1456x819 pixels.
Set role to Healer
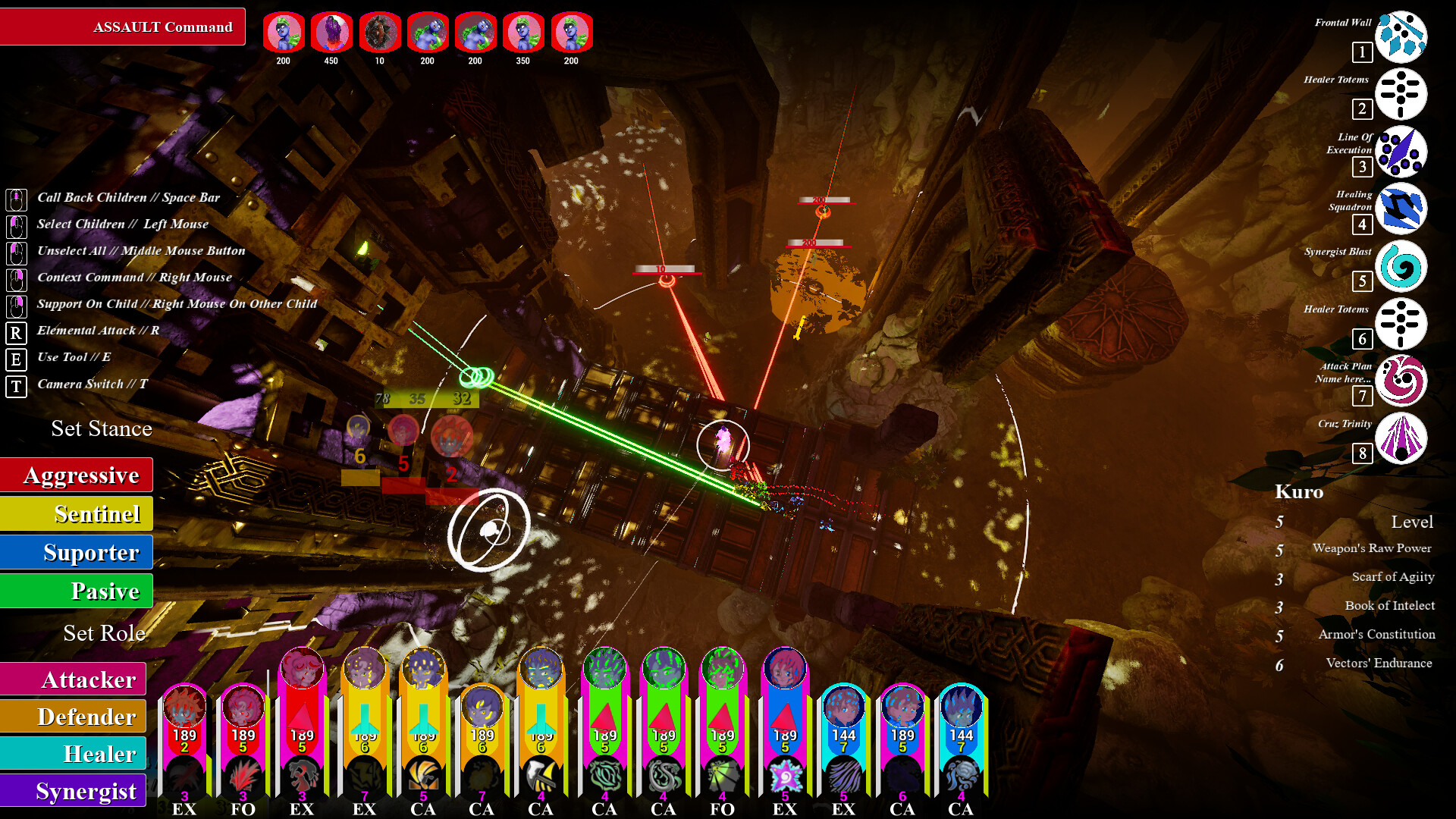pos(74,754)
